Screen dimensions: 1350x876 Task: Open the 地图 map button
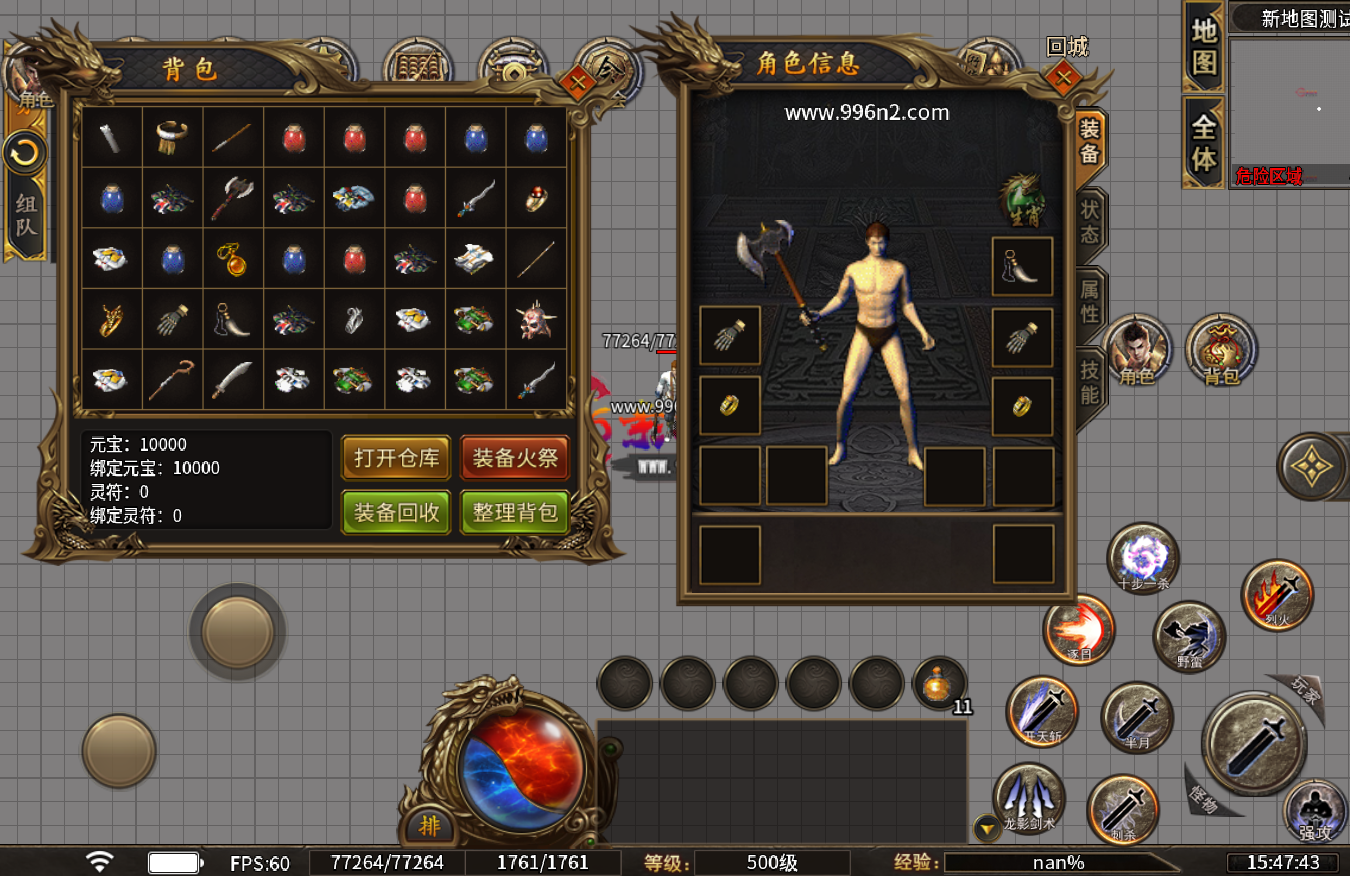1204,45
